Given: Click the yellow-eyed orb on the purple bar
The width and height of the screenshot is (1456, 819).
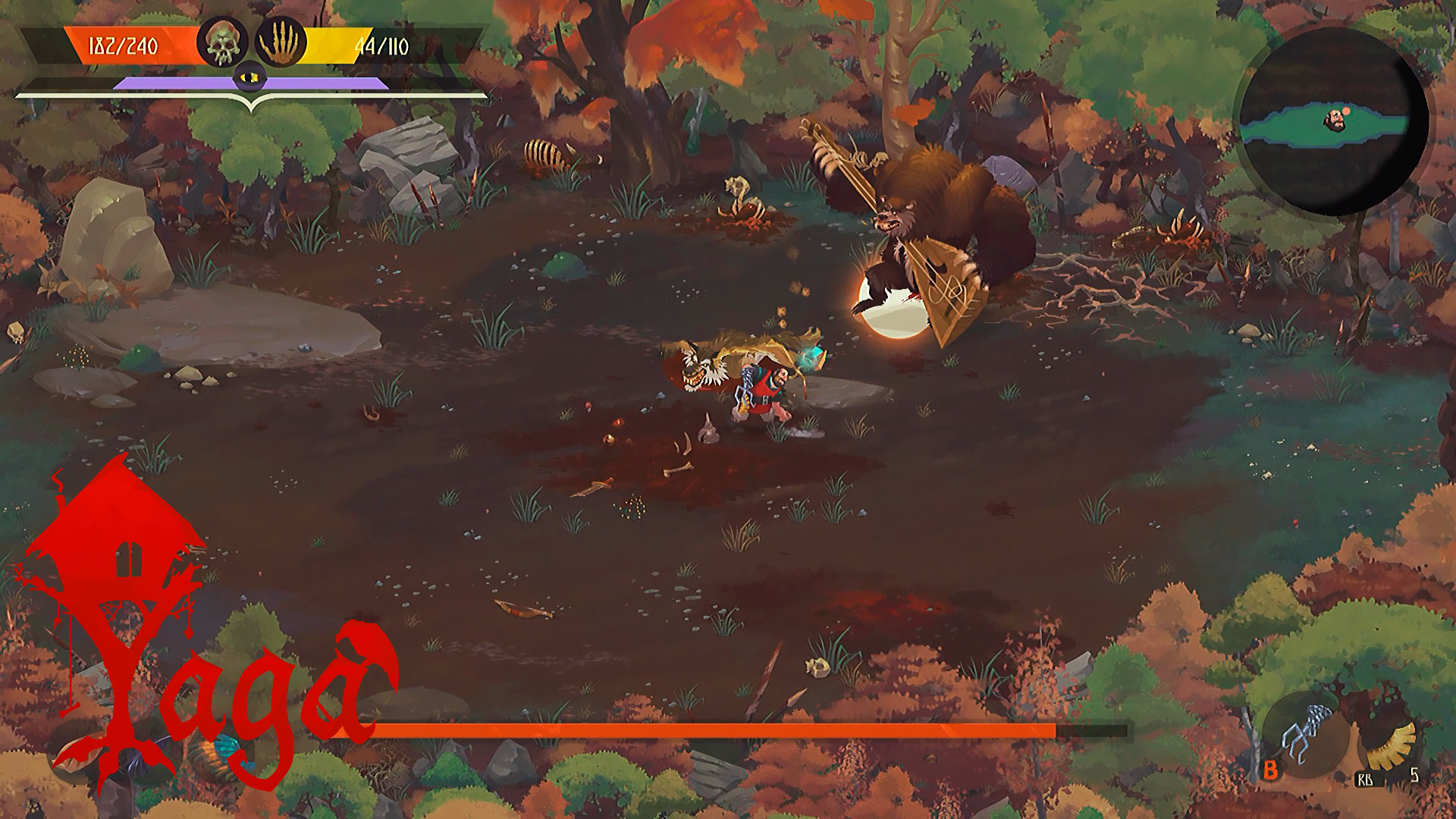Looking at the screenshot, I should tap(251, 77).
